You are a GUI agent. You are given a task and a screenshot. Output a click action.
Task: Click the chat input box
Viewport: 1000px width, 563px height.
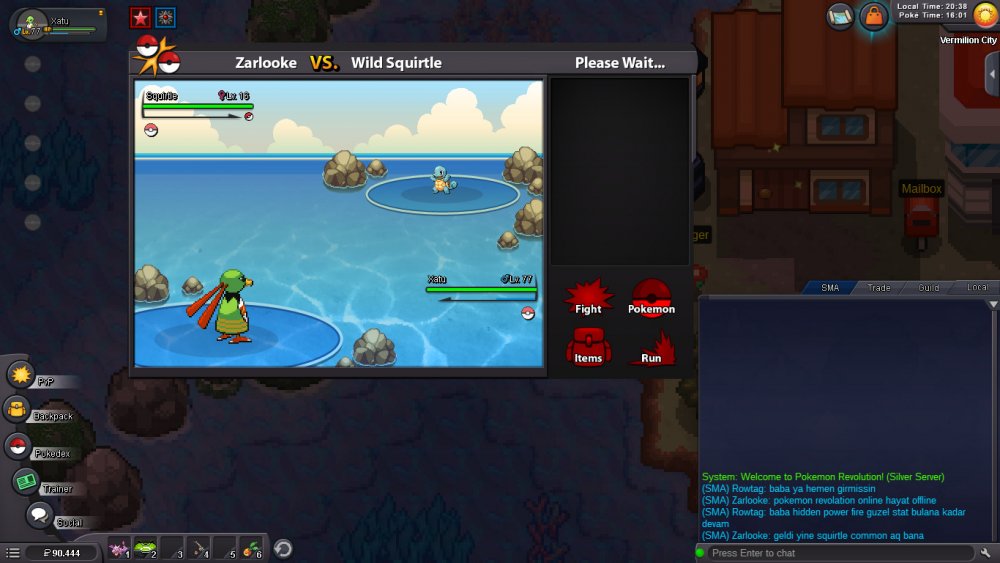[x=838, y=553]
